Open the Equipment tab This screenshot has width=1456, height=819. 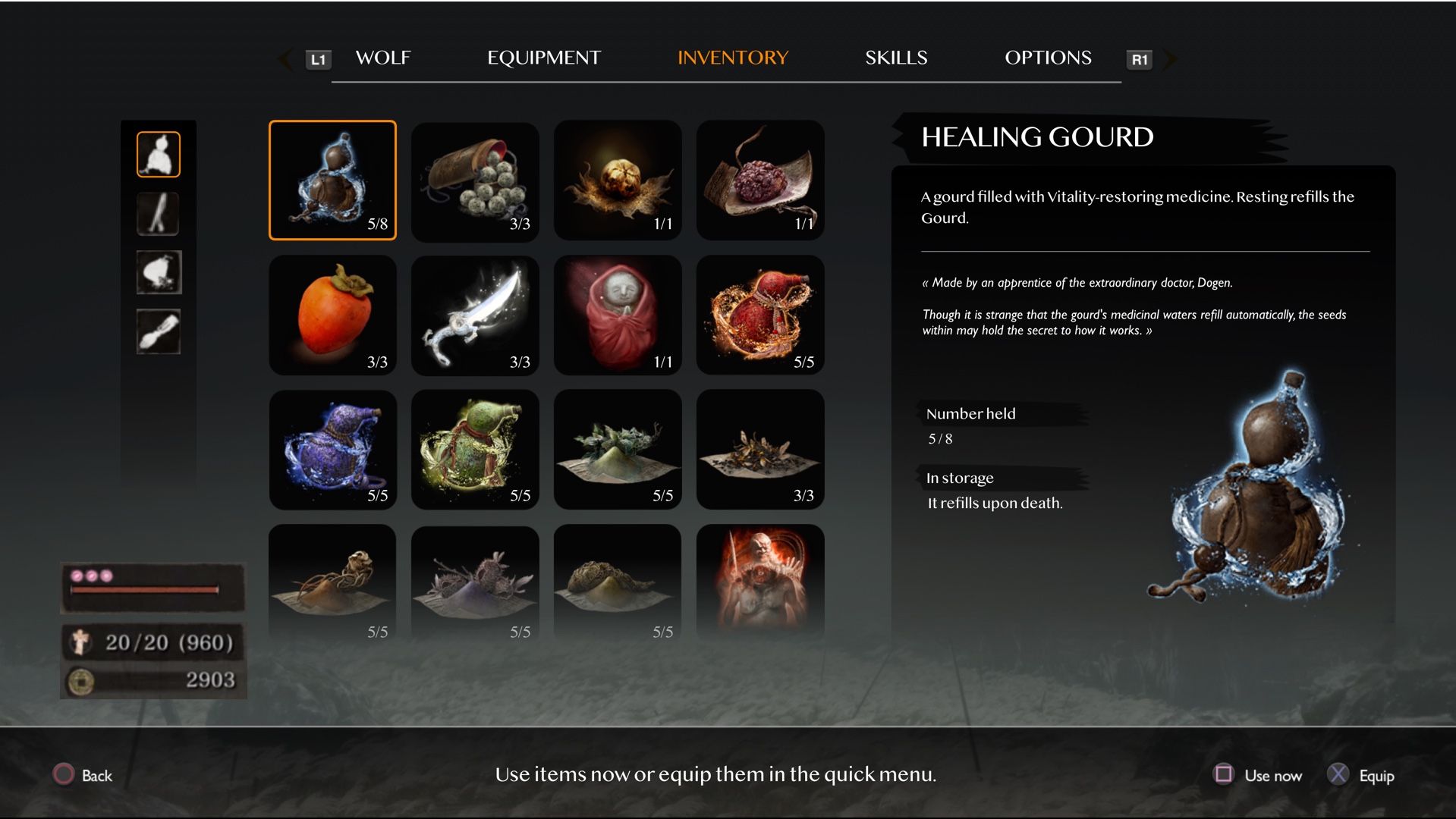tap(543, 58)
